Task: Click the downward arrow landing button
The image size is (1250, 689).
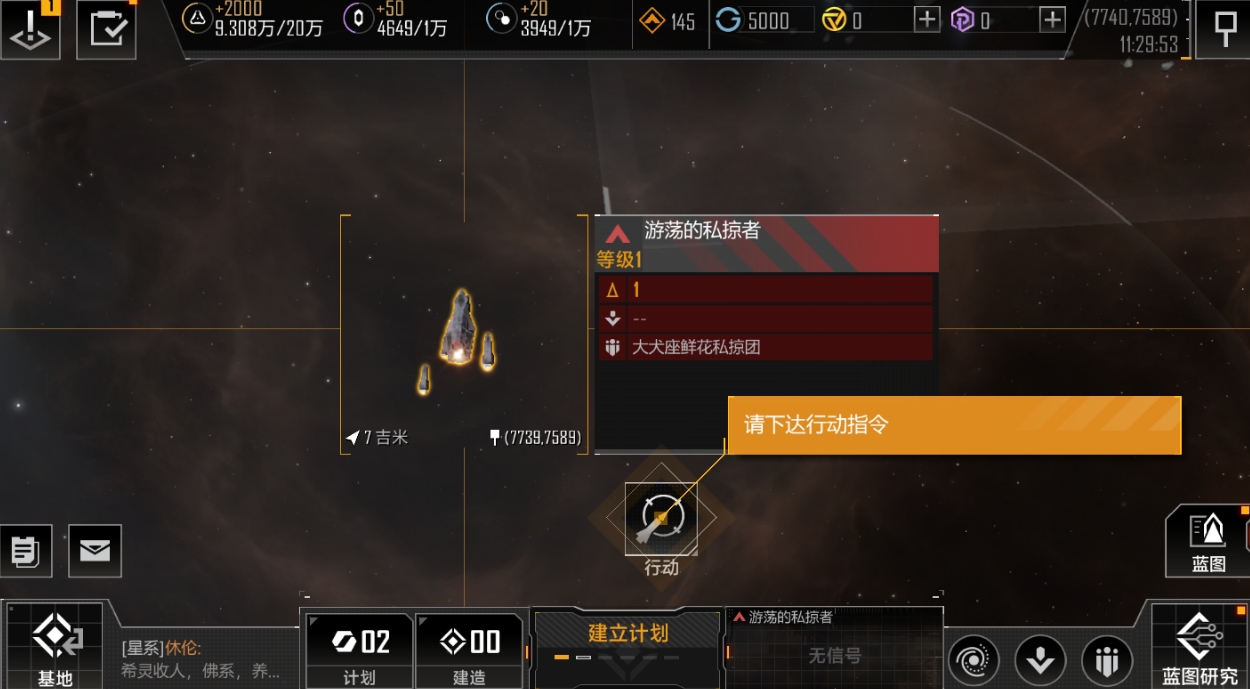Action: click(x=1040, y=660)
